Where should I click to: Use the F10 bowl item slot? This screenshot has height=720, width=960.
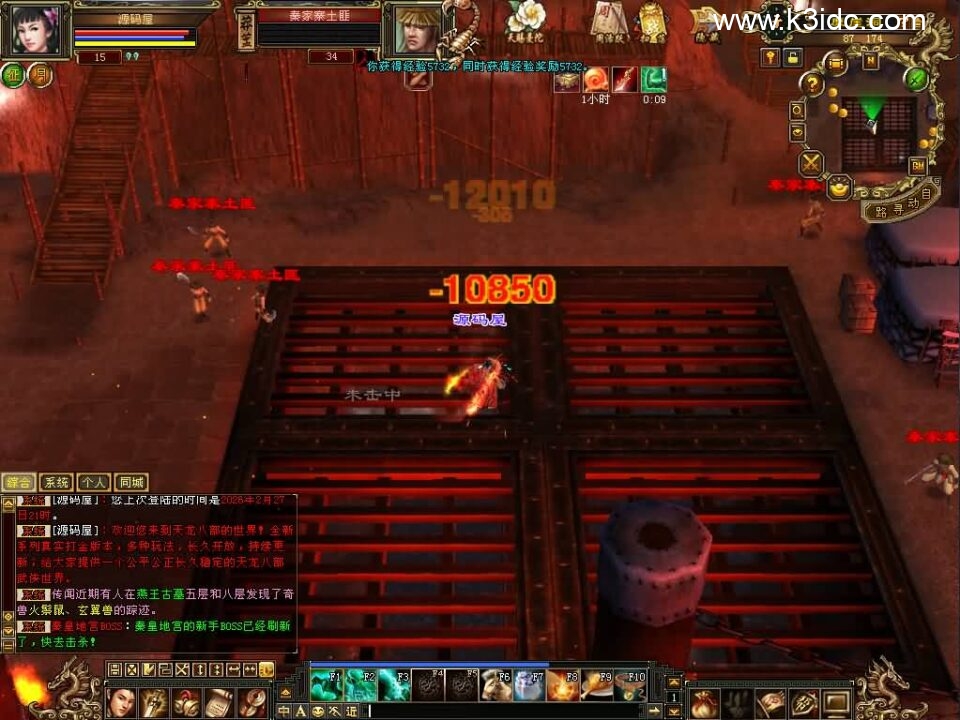pos(632,685)
